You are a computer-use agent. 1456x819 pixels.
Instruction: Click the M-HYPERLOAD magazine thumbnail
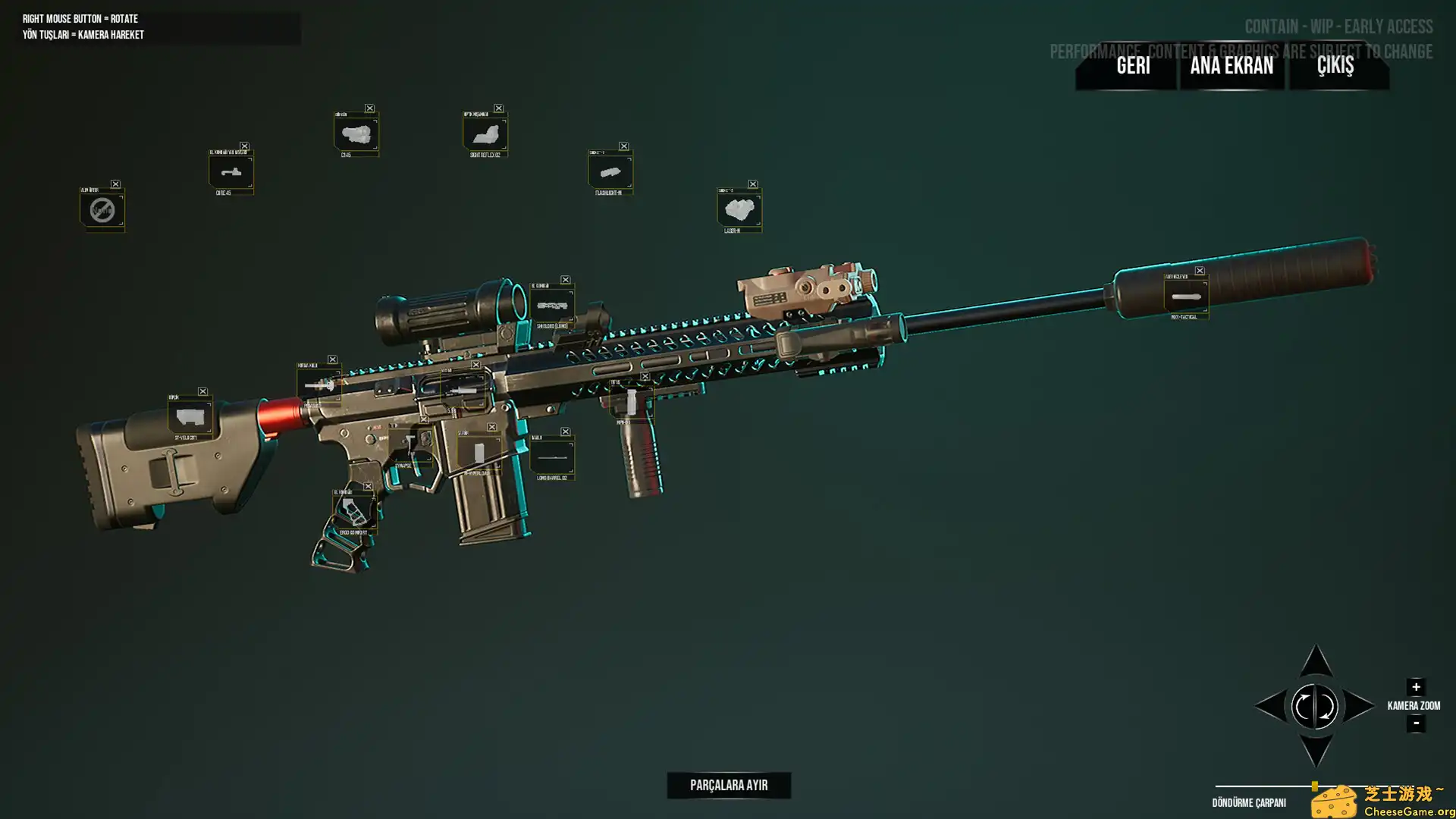(x=479, y=453)
